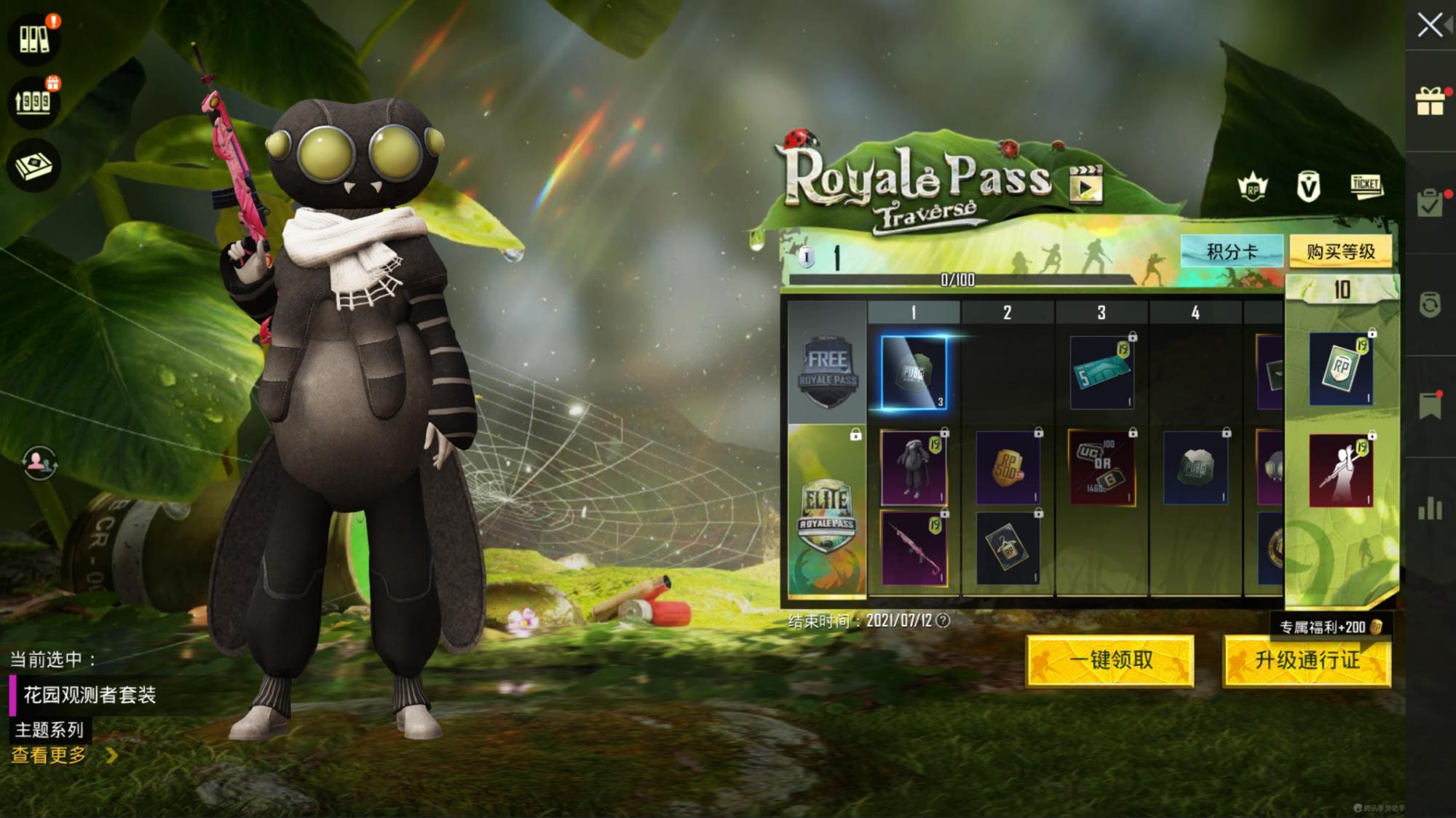Select the RP 500 badge reward

[1008, 467]
